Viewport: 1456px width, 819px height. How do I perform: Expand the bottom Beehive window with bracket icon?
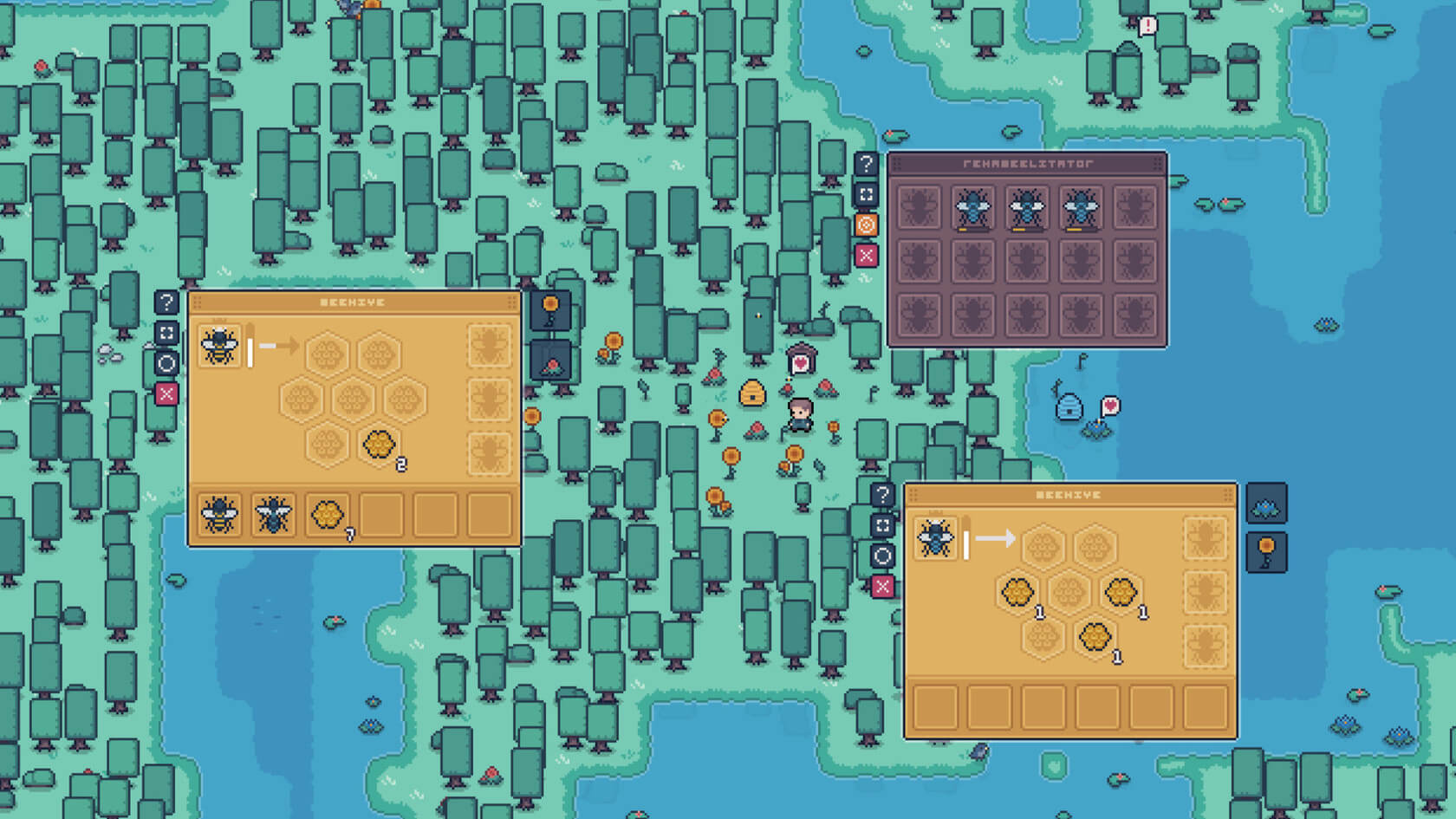(882, 524)
